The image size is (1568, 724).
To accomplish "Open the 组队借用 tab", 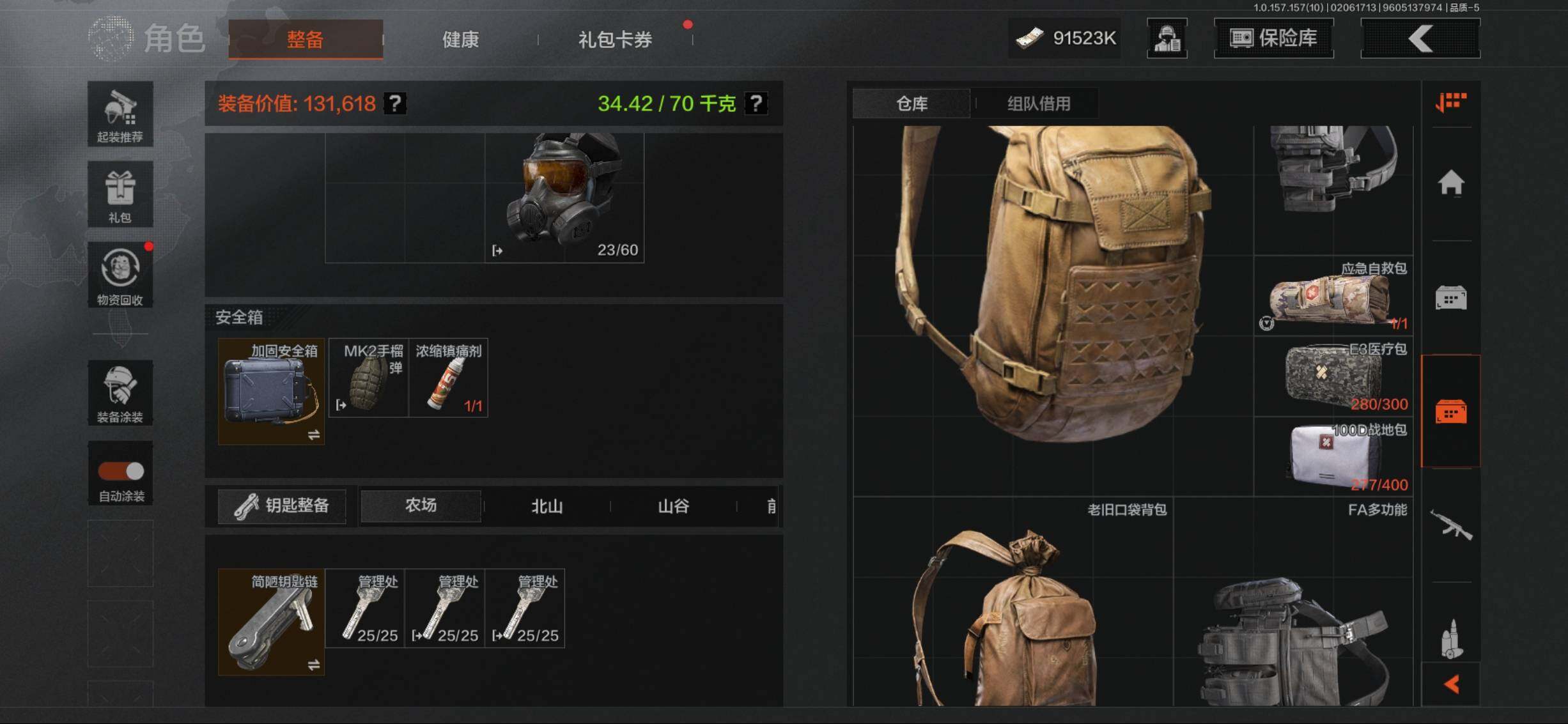I will (1038, 104).
